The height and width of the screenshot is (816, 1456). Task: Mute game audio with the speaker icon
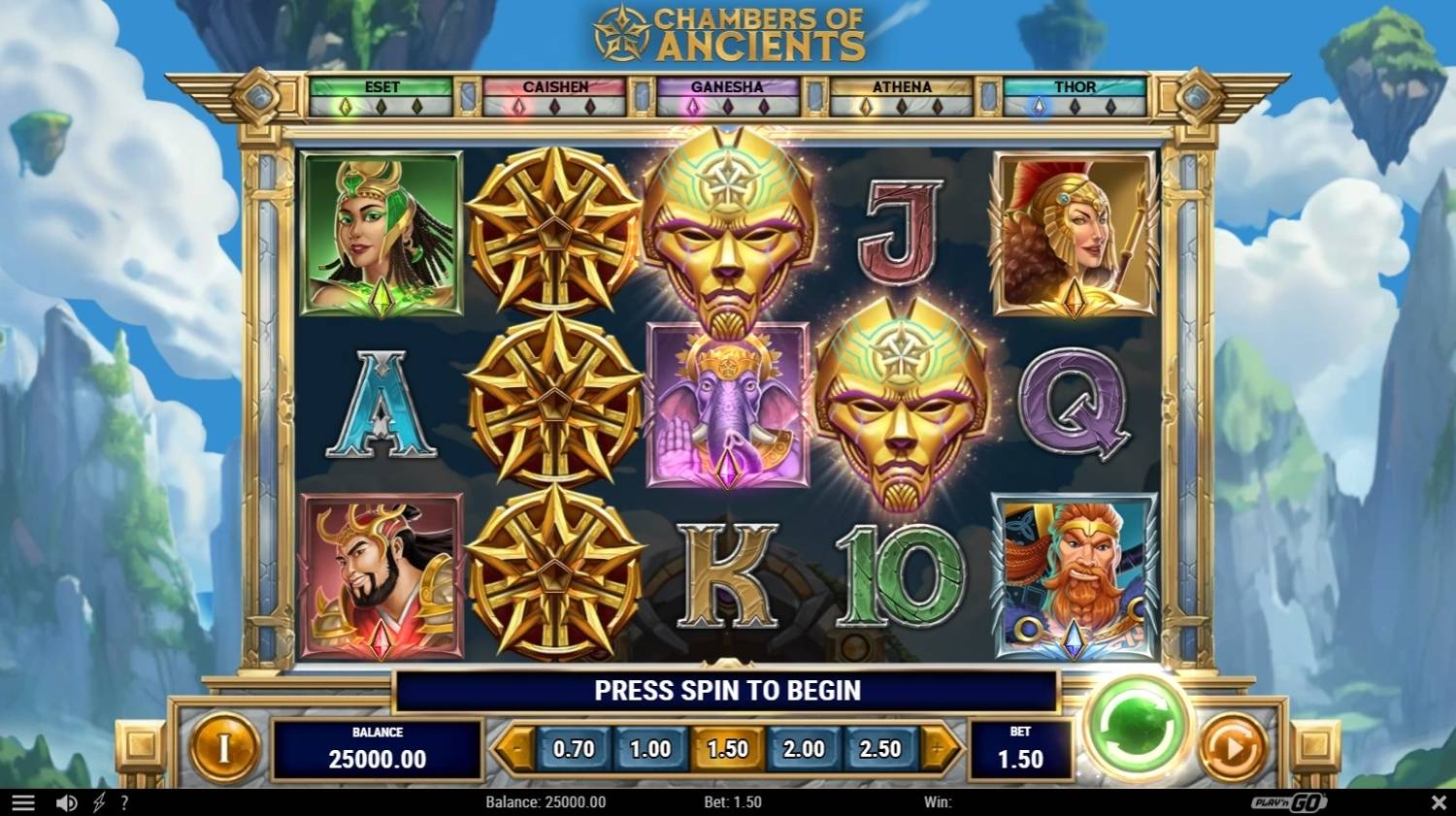click(x=64, y=801)
